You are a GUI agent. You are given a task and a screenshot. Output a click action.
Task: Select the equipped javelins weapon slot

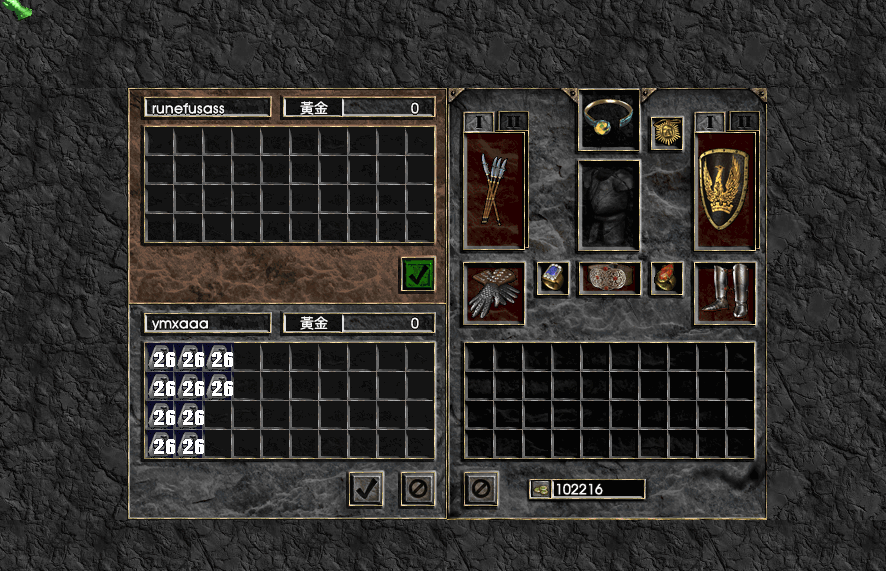coord(494,190)
